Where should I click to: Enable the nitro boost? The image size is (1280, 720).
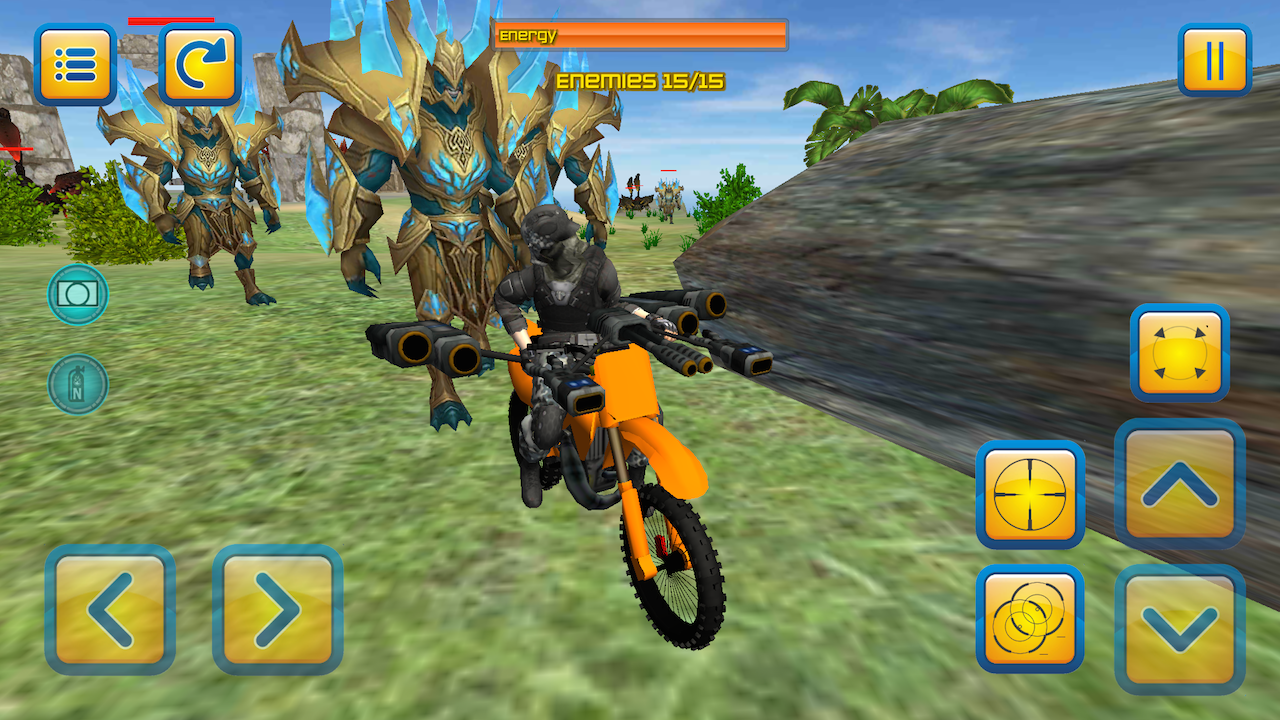point(77,384)
